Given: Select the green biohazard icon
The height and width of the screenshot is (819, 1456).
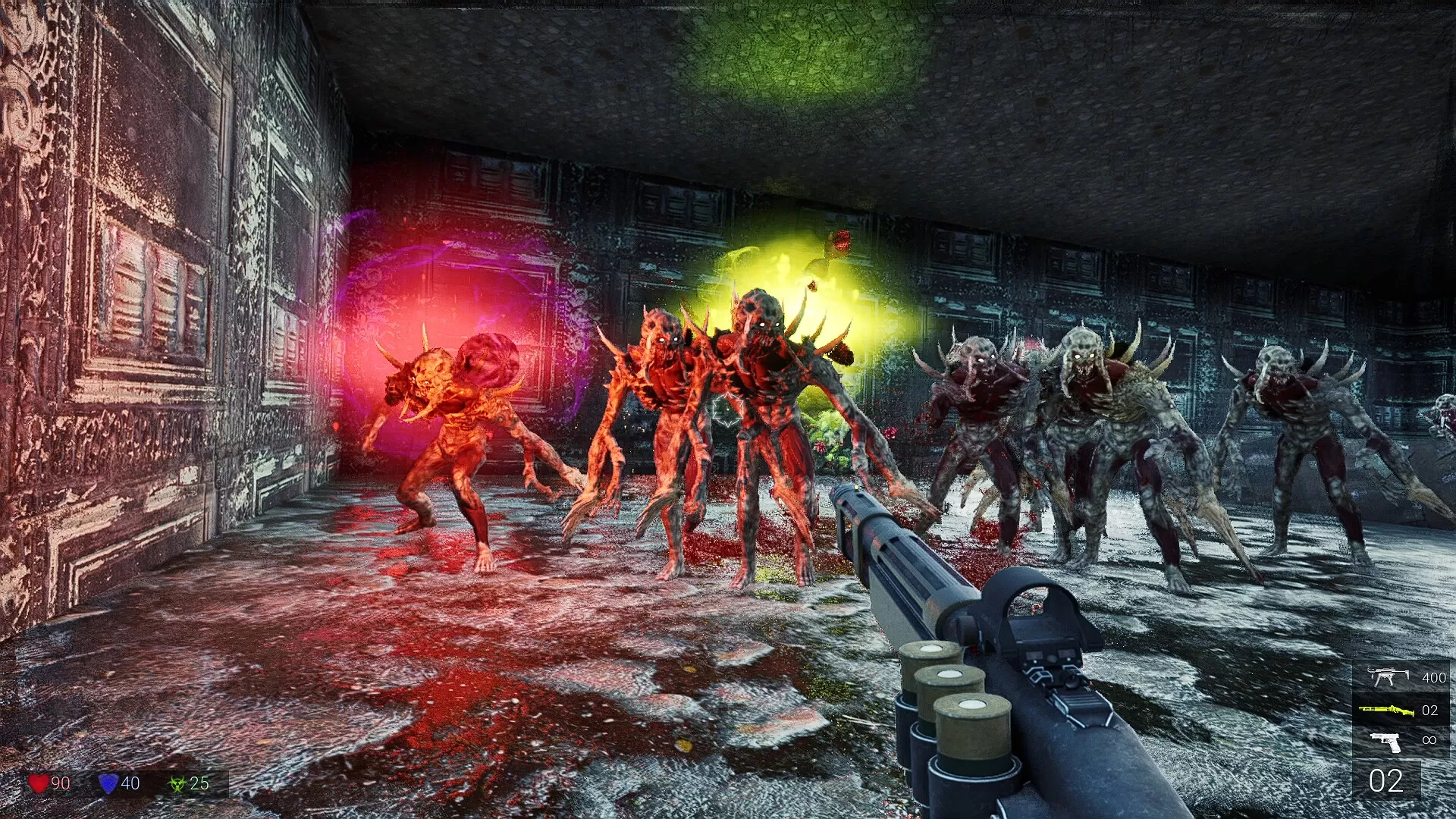Looking at the screenshot, I should 177,783.
